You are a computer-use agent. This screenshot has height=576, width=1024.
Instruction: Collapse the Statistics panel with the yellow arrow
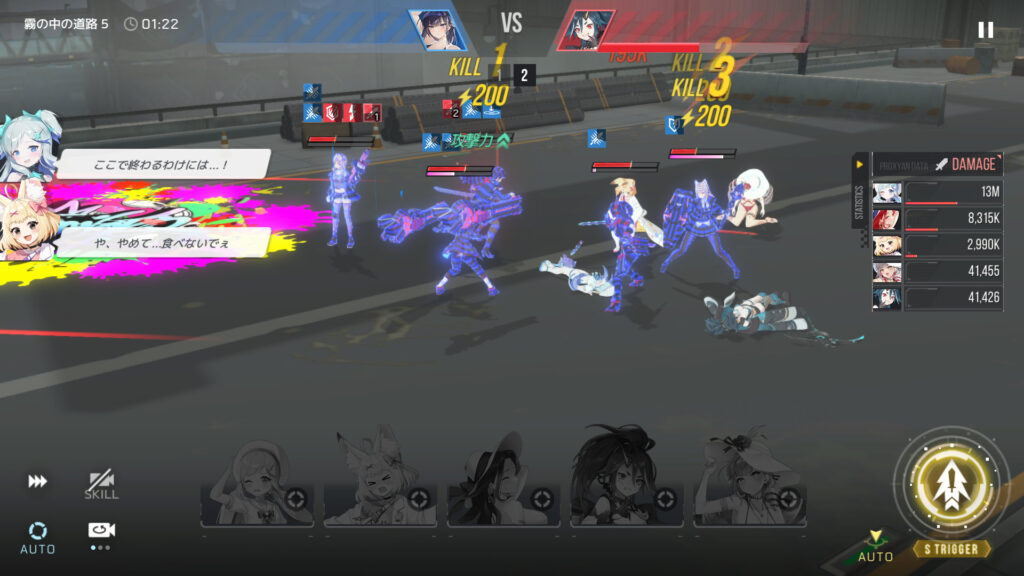coord(860,164)
